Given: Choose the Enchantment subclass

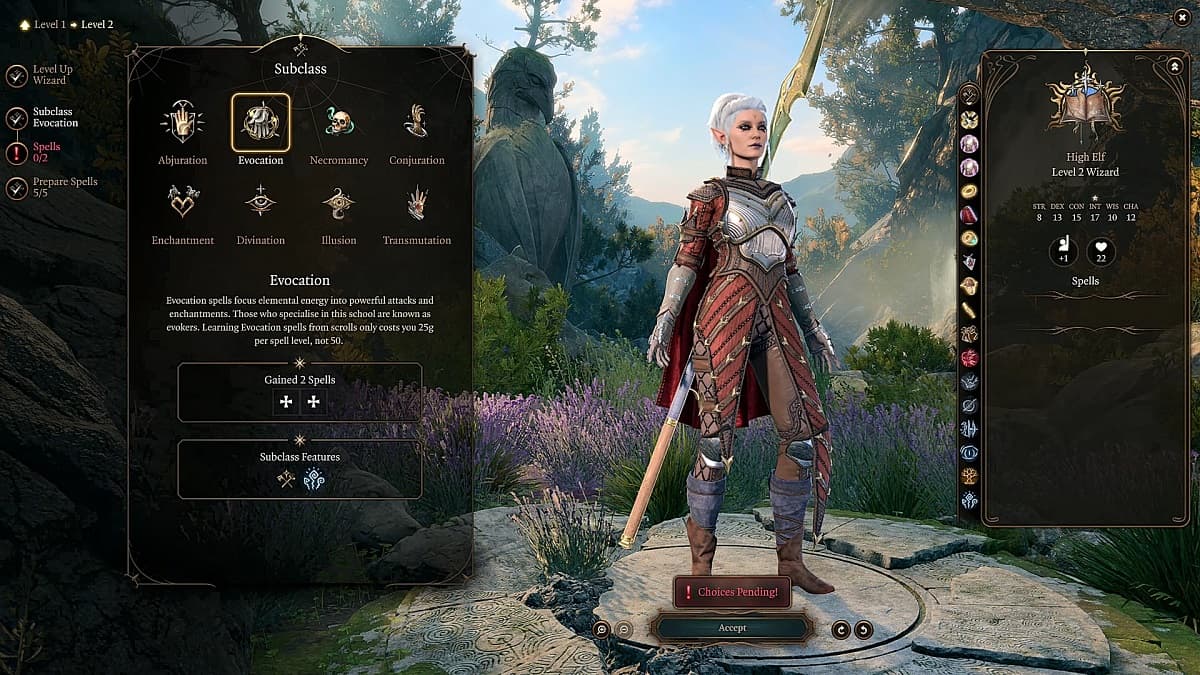Looking at the screenshot, I should tap(182, 202).
